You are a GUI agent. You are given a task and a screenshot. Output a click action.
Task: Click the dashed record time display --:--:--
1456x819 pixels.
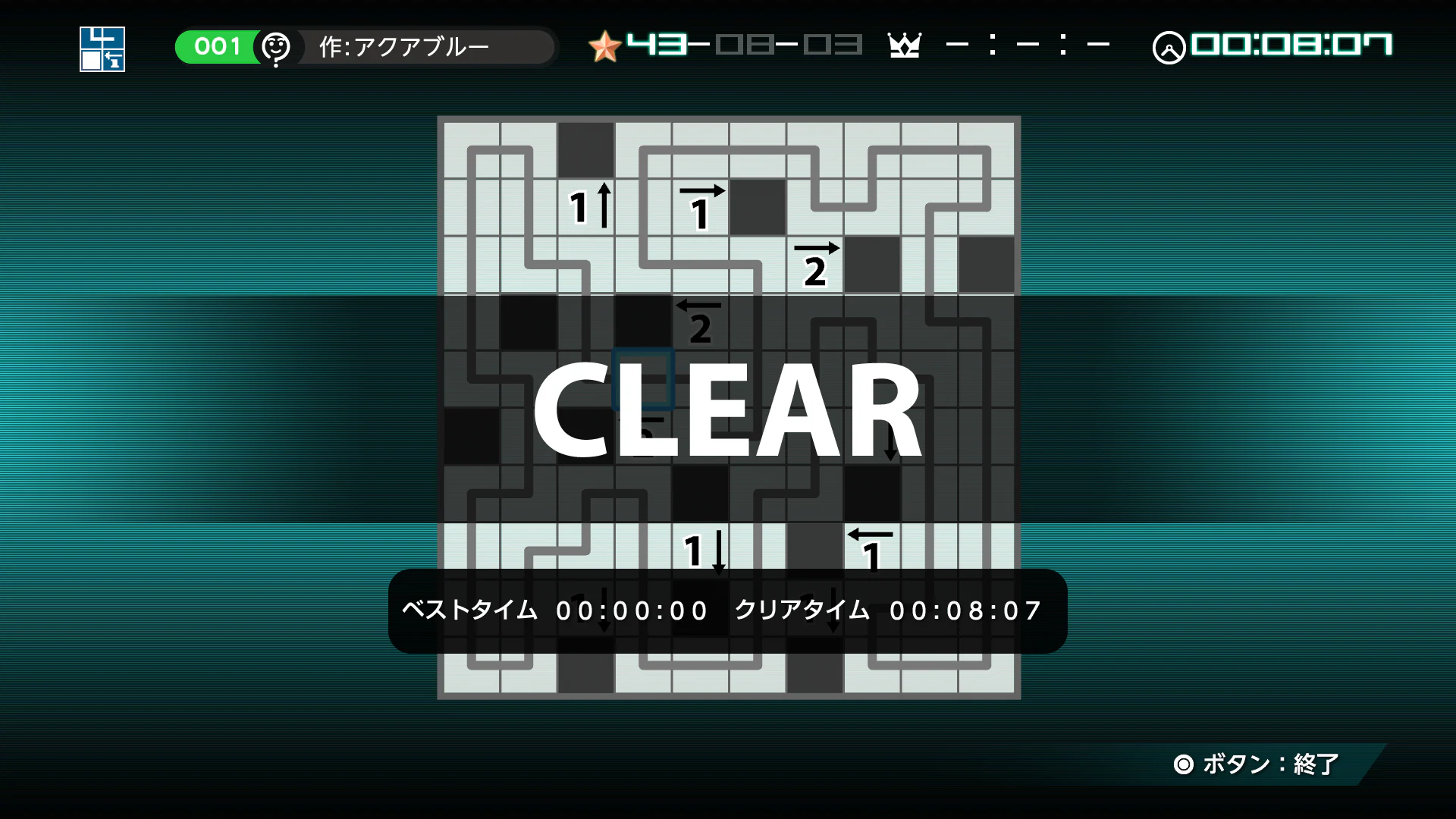coord(1028,45)
